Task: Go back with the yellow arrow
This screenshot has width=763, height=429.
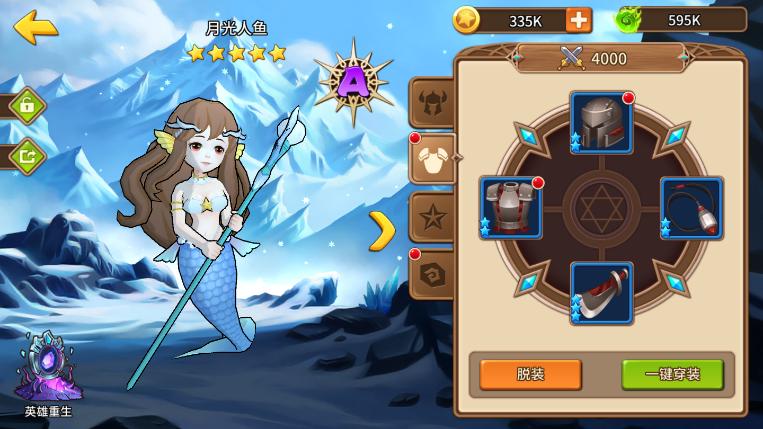Action: tap(35, 27)
